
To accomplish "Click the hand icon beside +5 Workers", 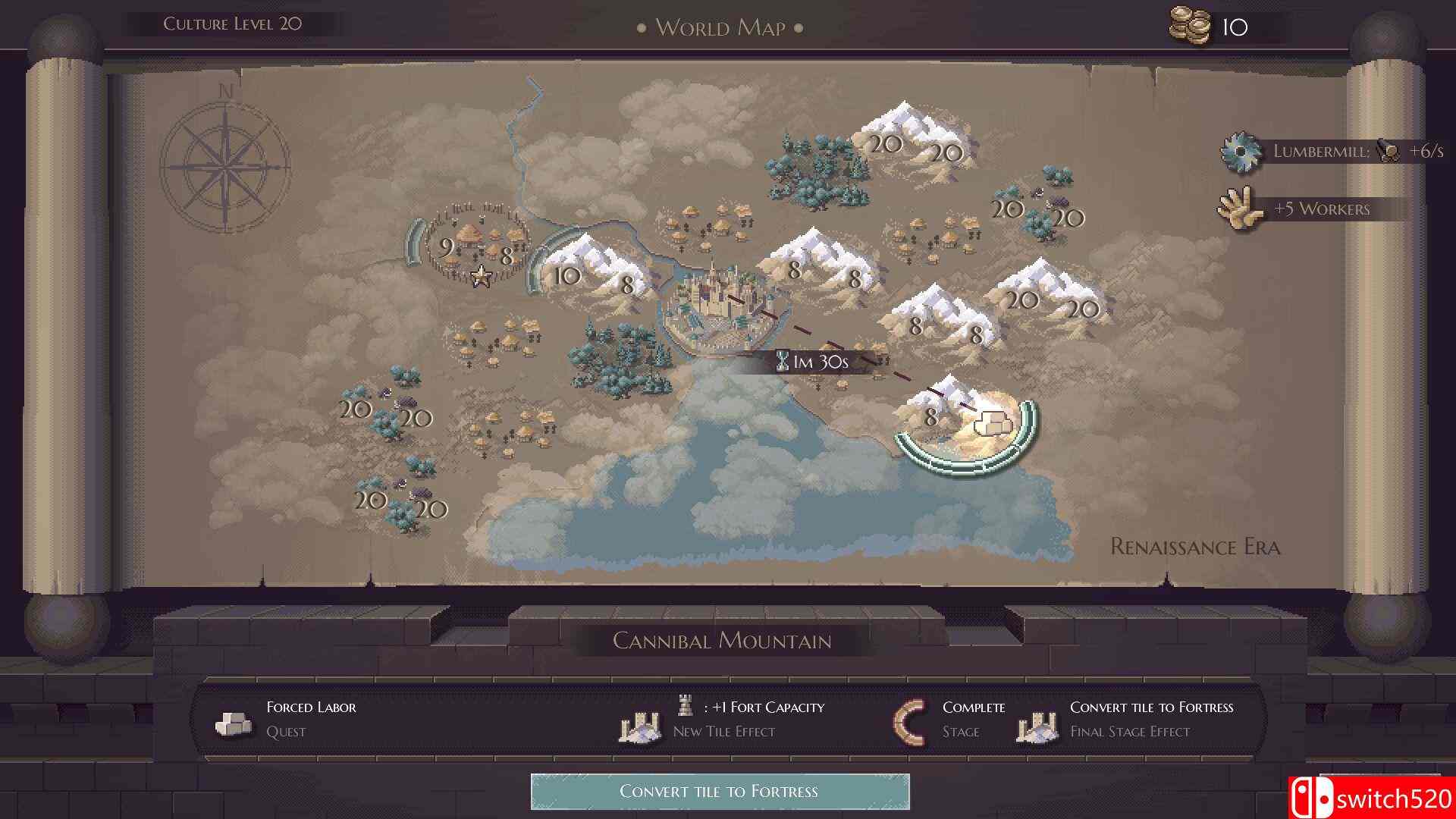I will click(x=1241, y=210).
